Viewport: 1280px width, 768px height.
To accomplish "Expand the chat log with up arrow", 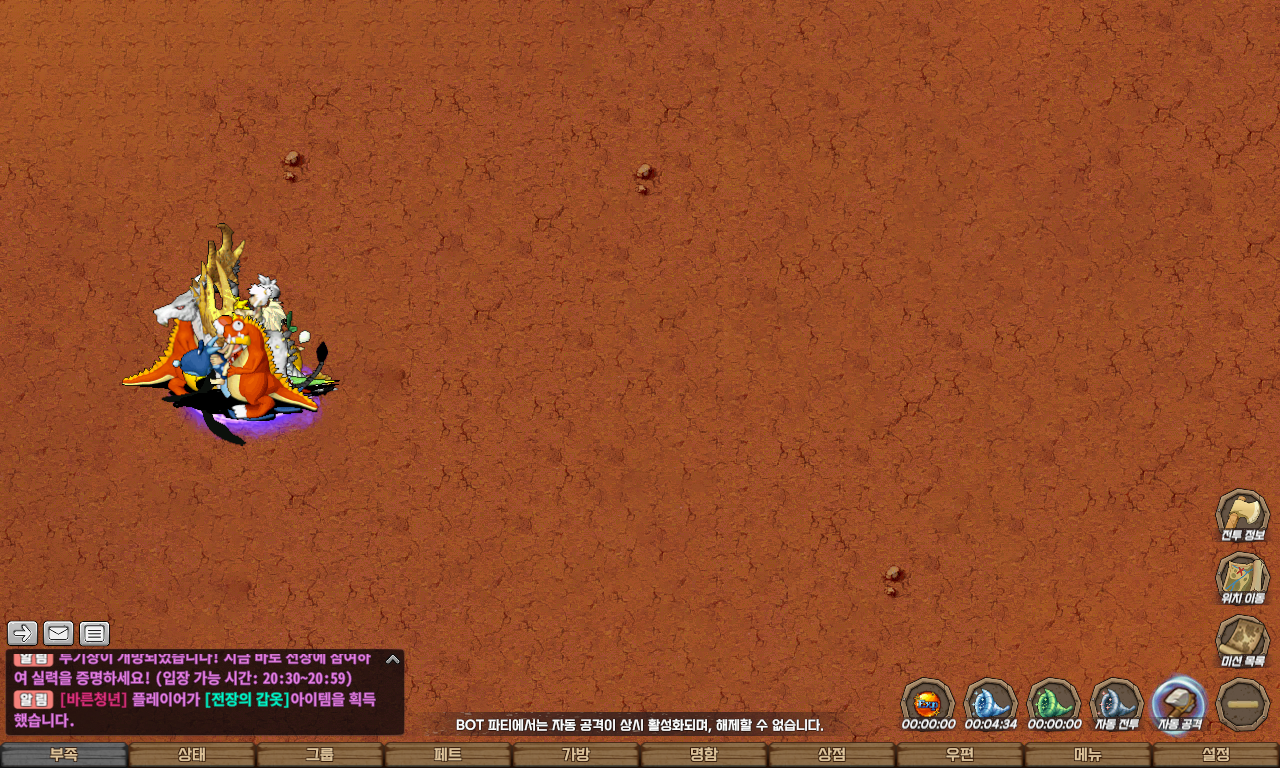I will pos(393,659).
